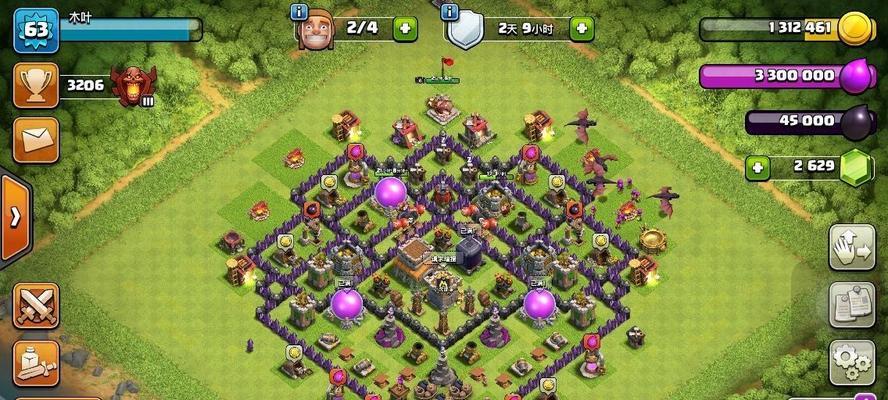Open the level 63 player profile badge
The image size is (888, 400).
pos(35,29)
